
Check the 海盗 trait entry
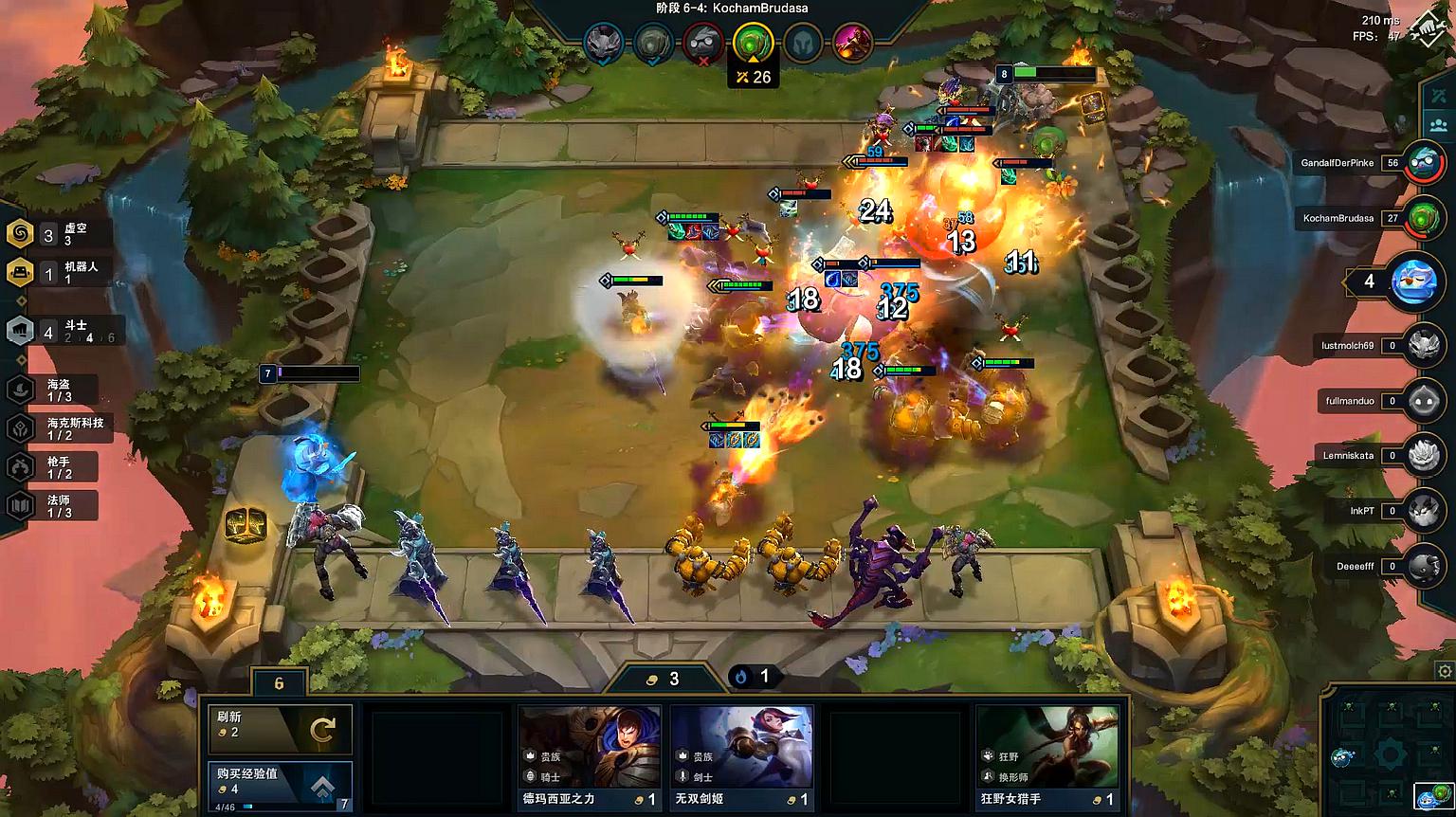(x=57, y=390)
